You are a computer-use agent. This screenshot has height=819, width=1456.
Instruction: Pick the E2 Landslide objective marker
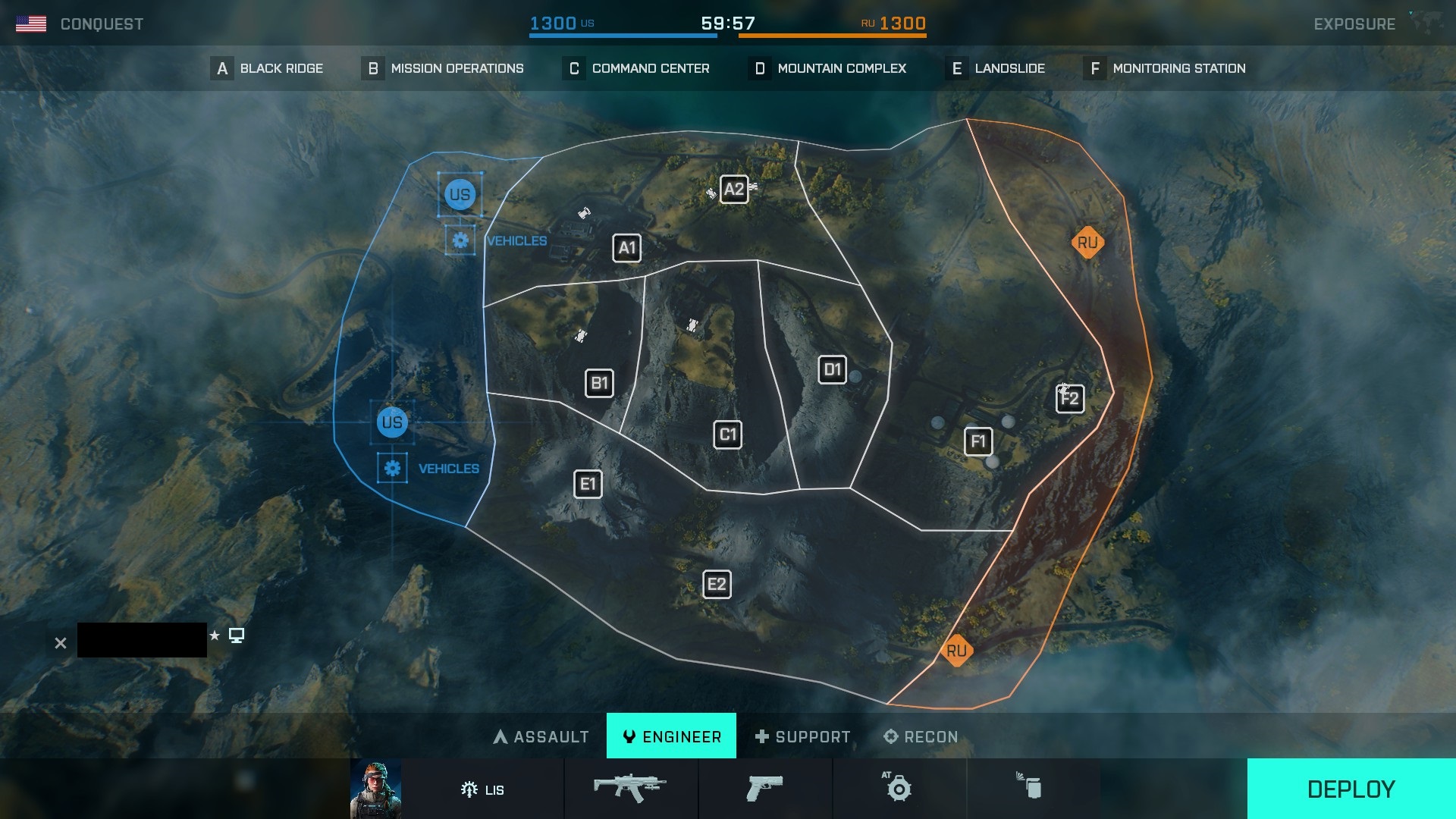tap(717, 584)
